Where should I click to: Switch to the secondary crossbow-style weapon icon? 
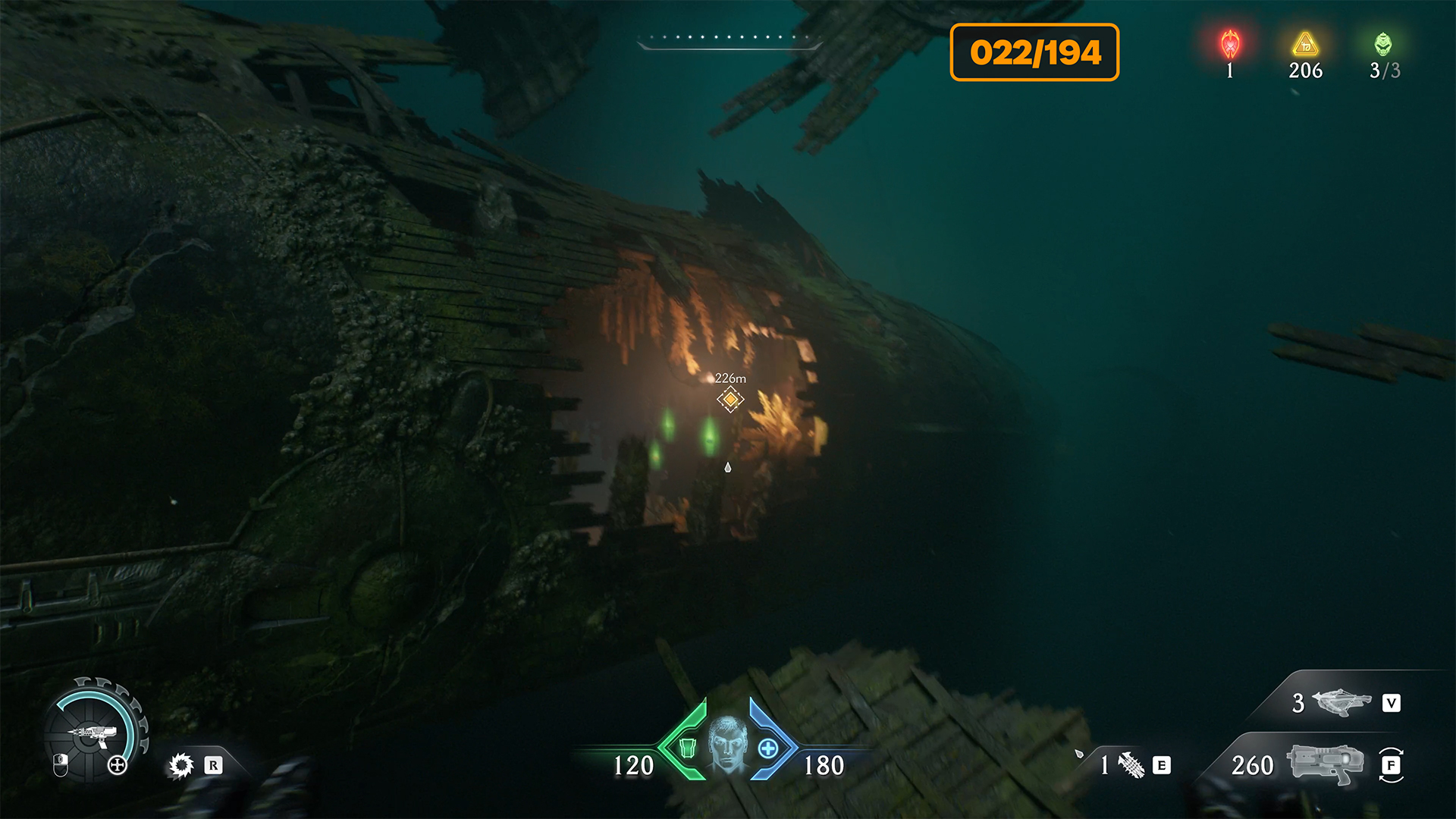click(x=1341, y=702)
